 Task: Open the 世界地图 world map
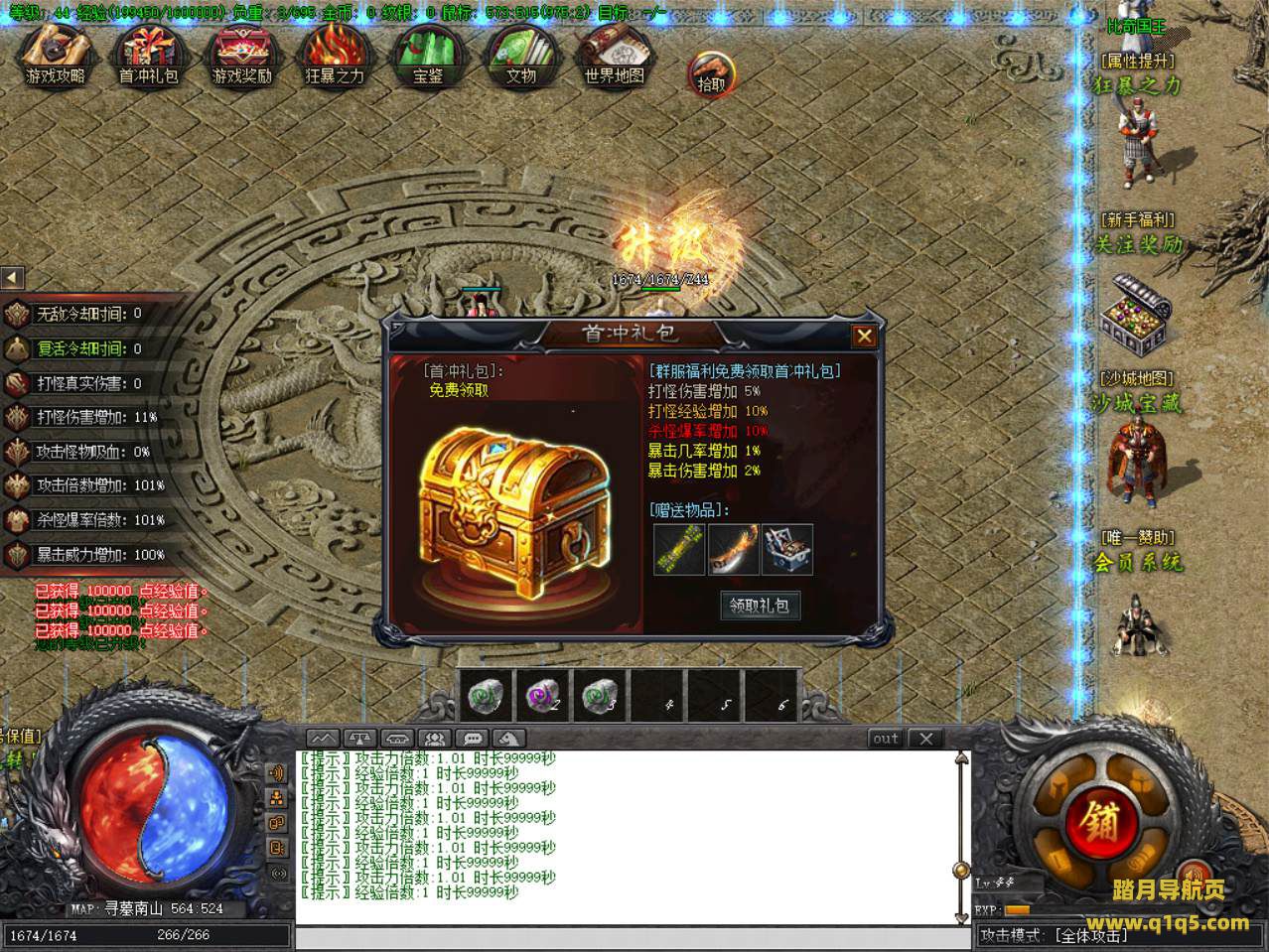(x=614, y=56)
